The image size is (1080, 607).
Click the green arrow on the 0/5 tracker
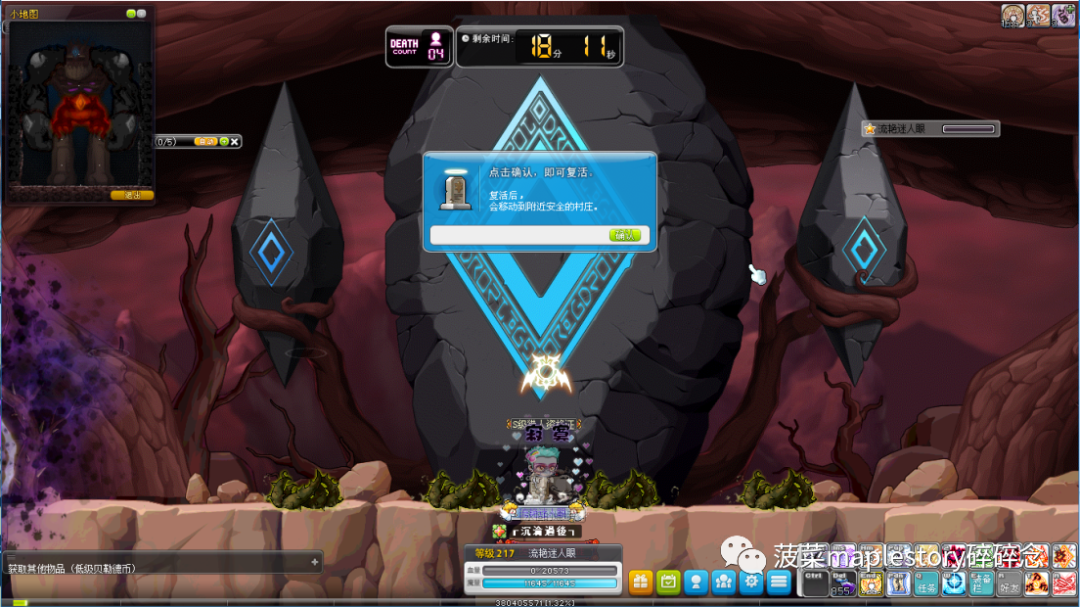pos(224,142)
